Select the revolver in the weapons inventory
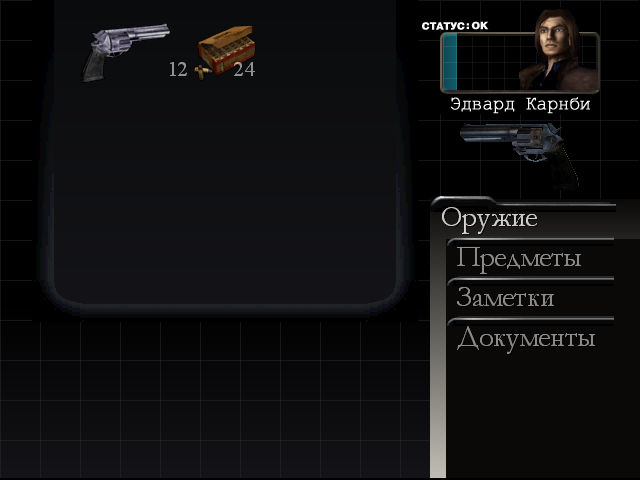Viewport: 640px width, 480px height. pyautogui.click(x=120, y=51)
